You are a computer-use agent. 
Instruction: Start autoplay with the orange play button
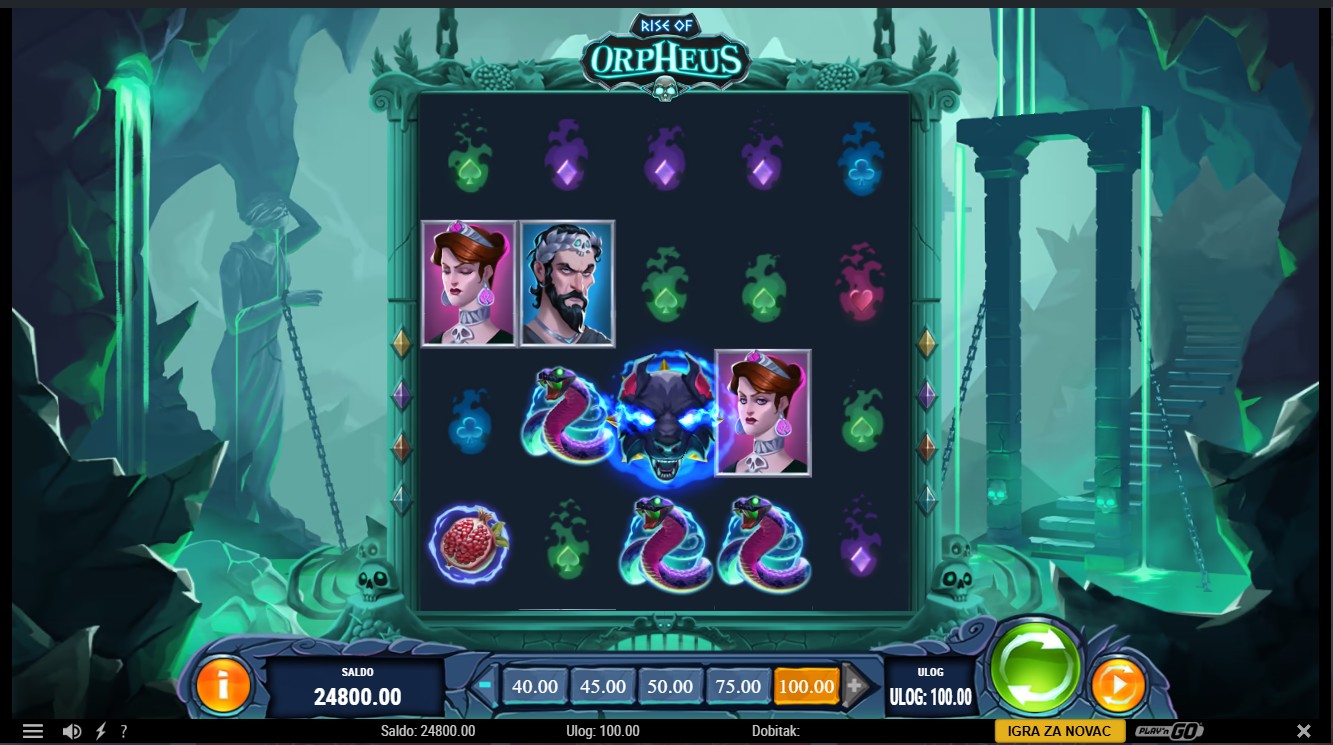pos(1117,686)
